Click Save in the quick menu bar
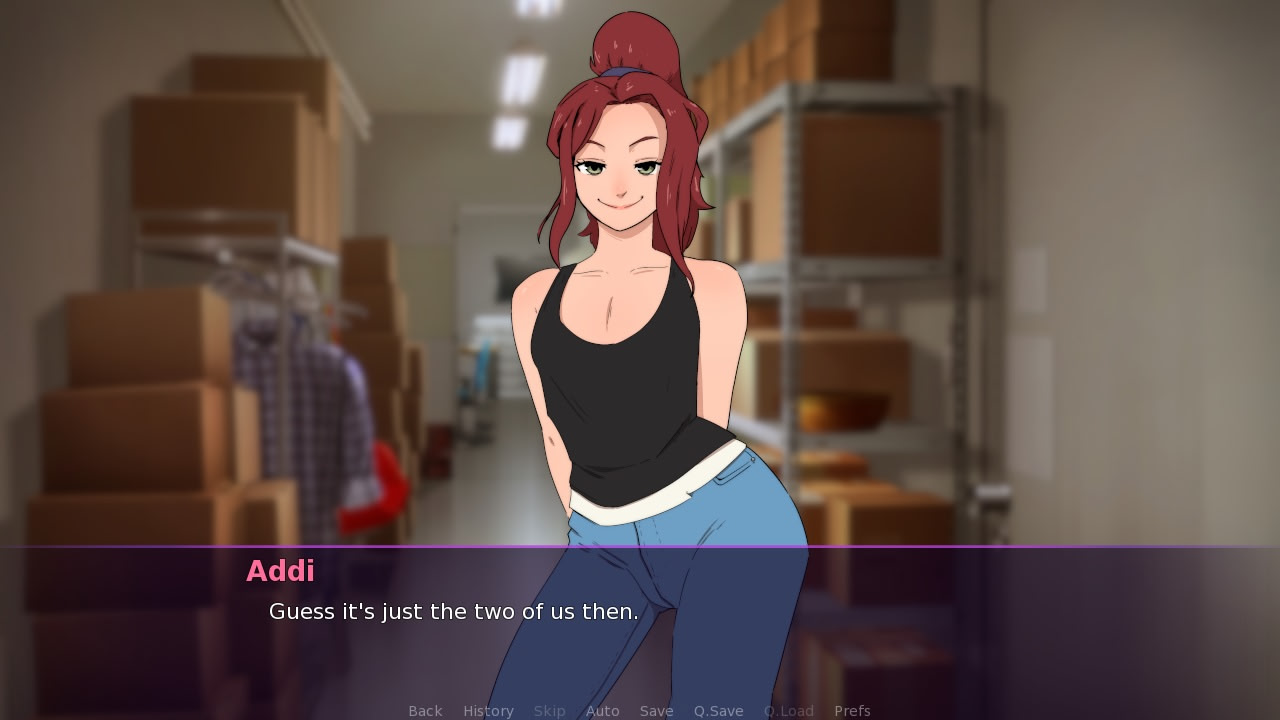 (x=656, y=710)
